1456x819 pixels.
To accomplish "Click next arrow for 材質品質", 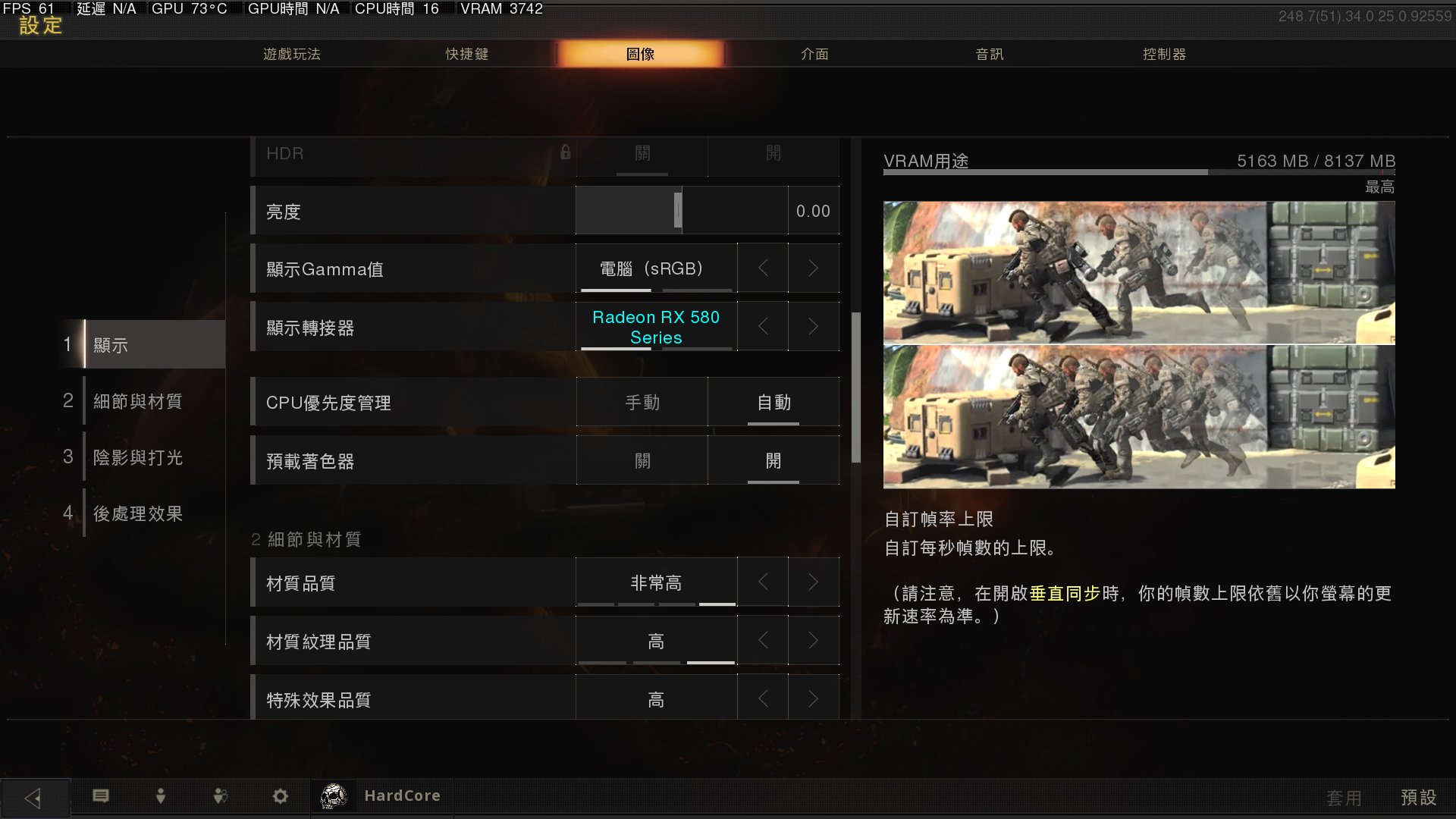I will click(813, 582).
